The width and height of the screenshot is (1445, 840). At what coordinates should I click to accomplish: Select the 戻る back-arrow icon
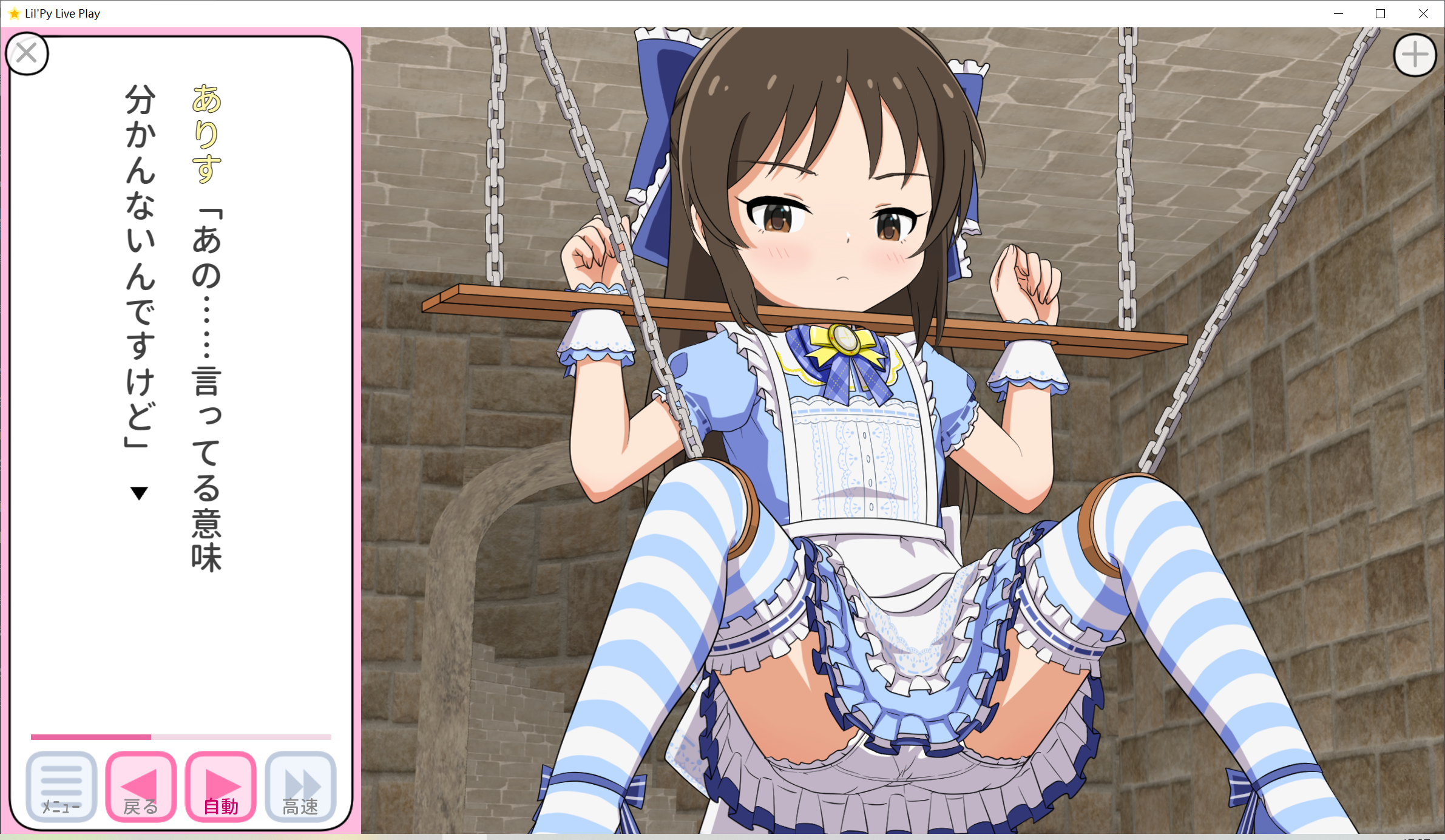[x=139, y=786]
